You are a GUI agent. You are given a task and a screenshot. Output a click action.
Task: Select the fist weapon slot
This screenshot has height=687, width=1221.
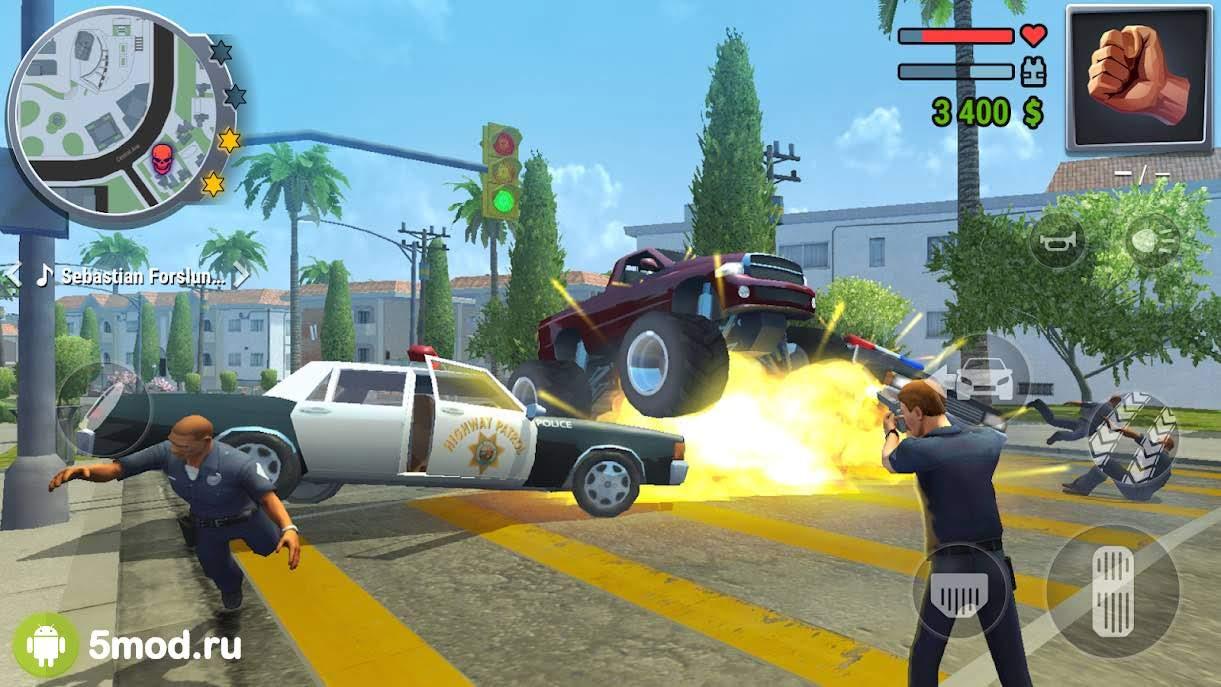click(x=1140, y=78)
